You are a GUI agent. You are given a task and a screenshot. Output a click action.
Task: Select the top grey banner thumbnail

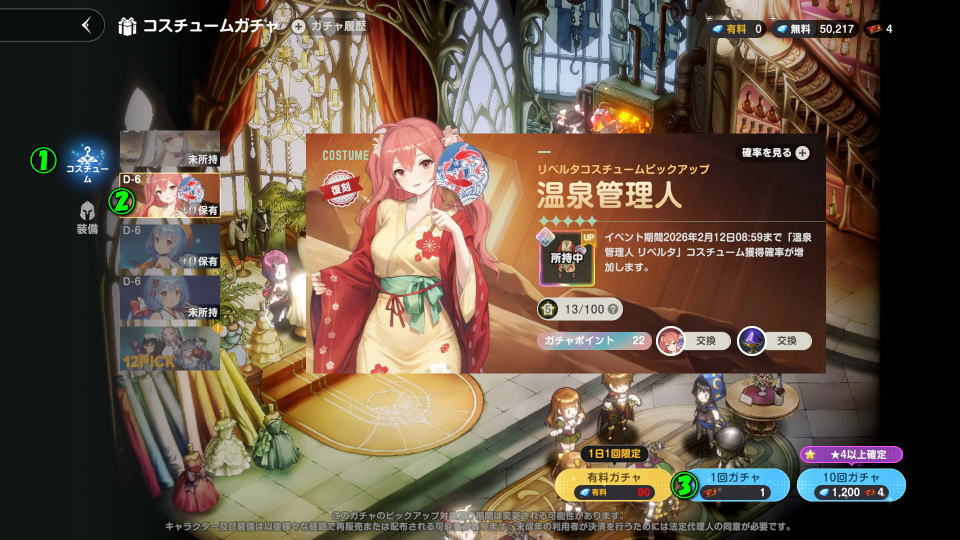(170, 148)
